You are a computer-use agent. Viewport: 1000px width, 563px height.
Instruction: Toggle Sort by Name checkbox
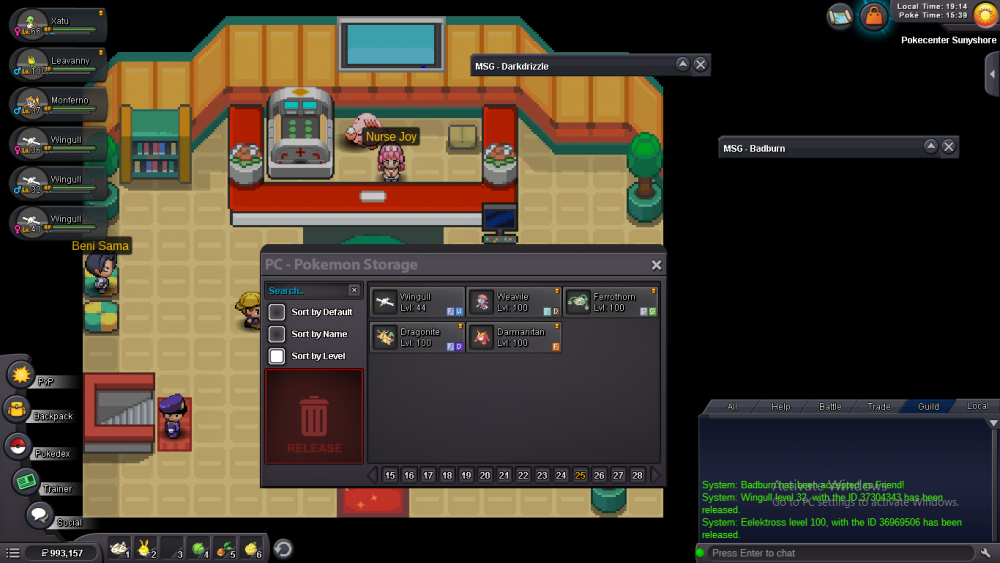(277, 334)
